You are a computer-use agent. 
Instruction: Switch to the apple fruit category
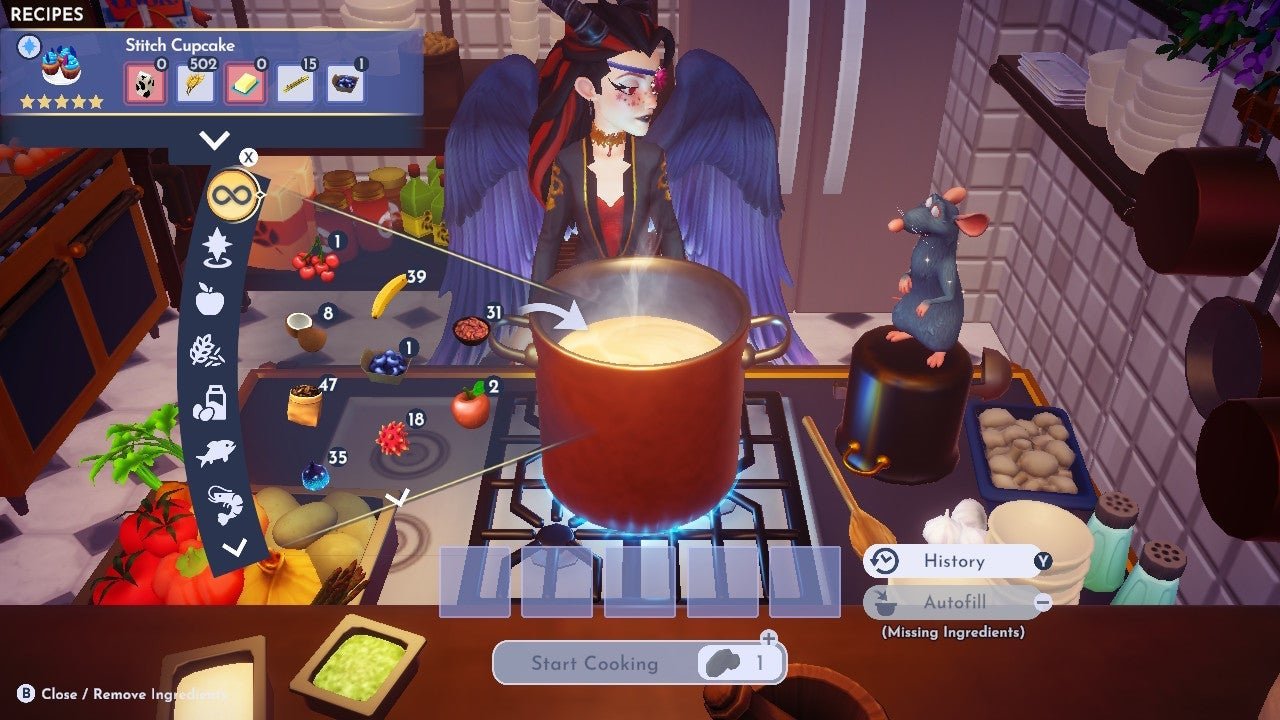[209, 299]
